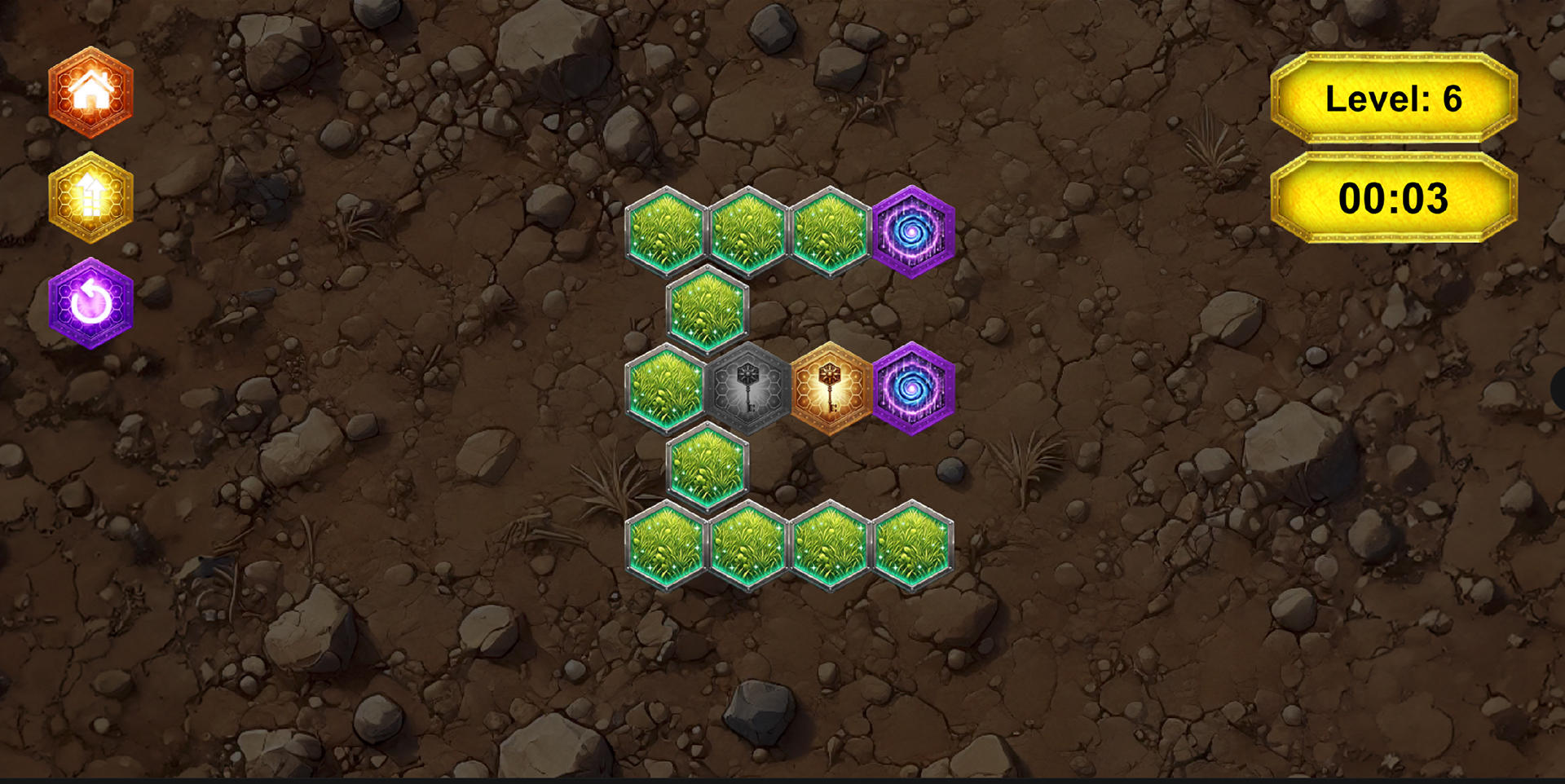Click the grass tile below the top-left grass
The height and width of the screenshot is (784, 1565).
point(708,308)
